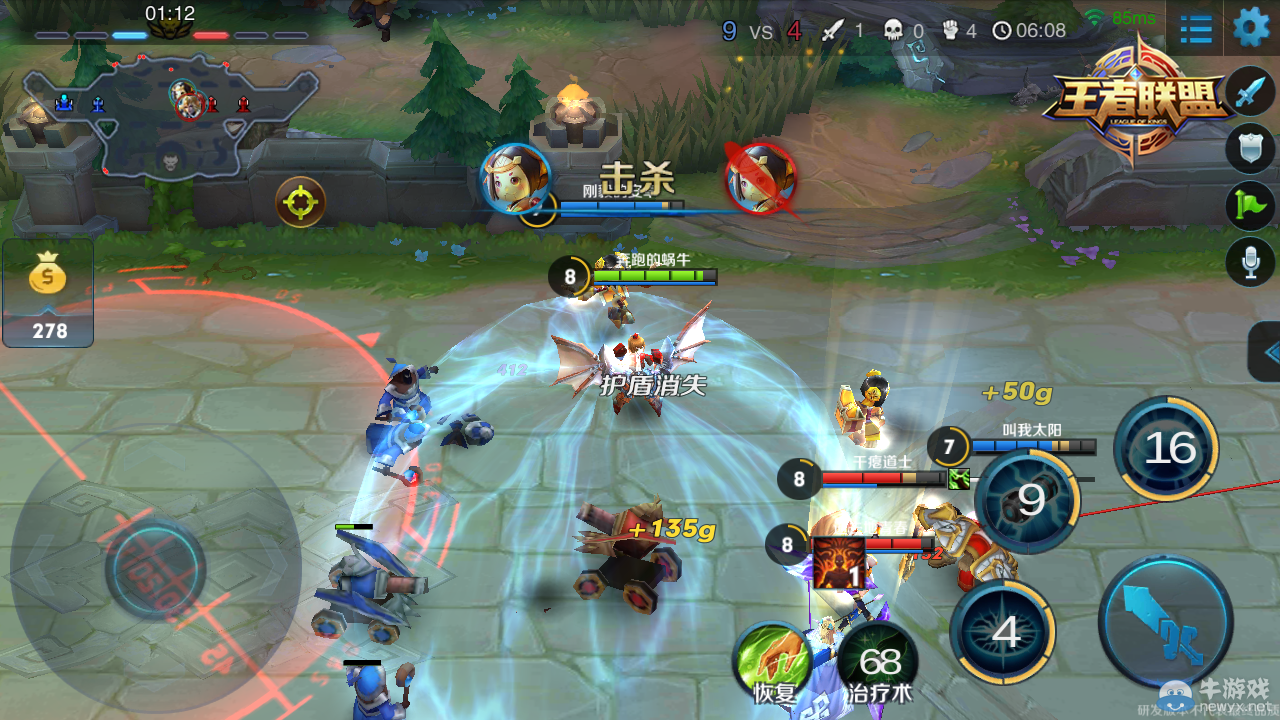Screen dimensions: 1280x720
Task: Expand the right-side arrow panel
Action: 1267,352
